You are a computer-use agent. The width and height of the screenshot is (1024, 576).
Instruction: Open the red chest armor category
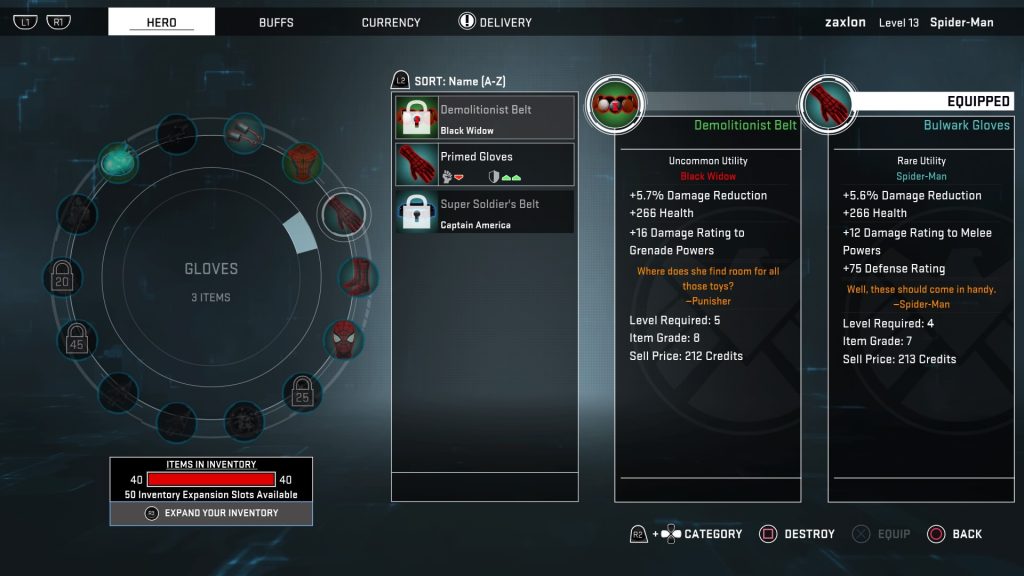pos(302,160)
